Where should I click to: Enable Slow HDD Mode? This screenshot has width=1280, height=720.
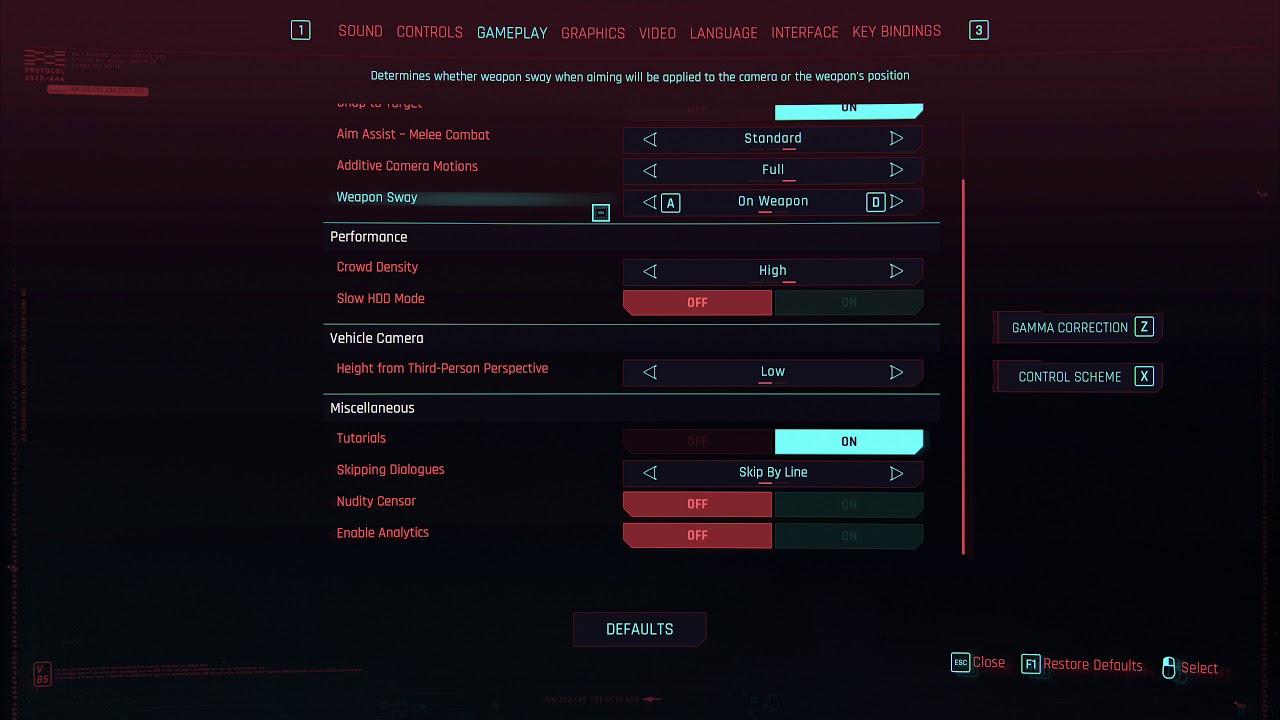pyautogui.click(x=849, y=302)
